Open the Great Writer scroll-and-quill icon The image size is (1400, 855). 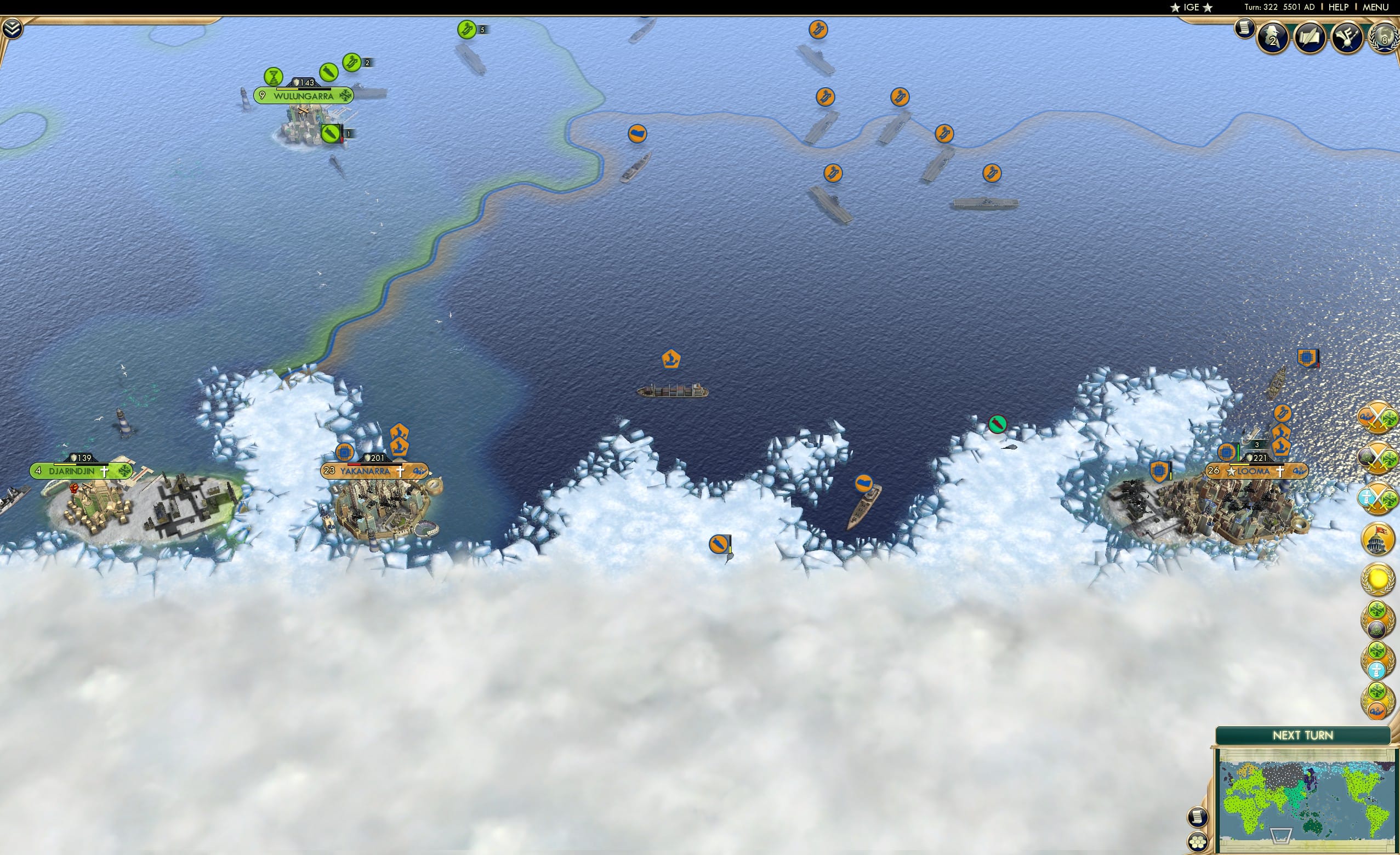pyautogui.click(x=1311, y=36)
